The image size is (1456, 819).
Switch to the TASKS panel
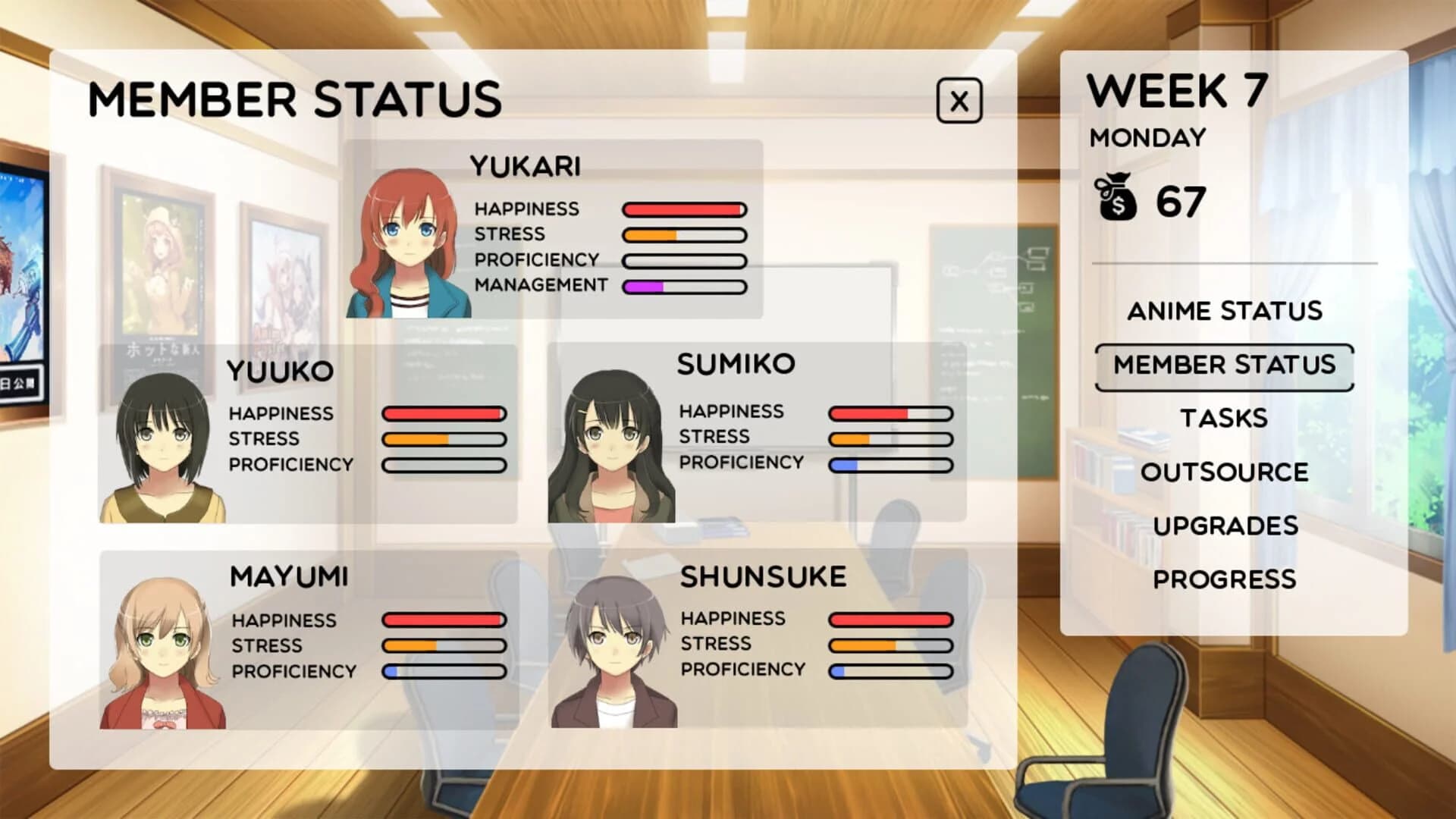point(1224,418)
